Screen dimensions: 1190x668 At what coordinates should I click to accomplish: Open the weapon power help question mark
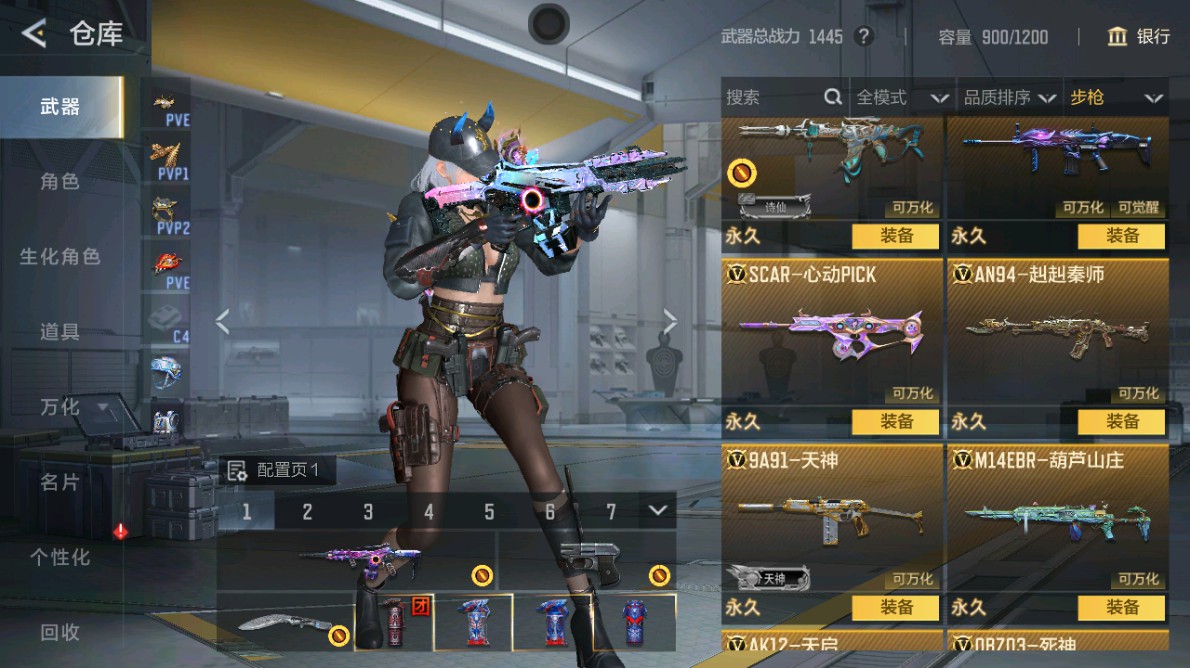tap(864, 37)
